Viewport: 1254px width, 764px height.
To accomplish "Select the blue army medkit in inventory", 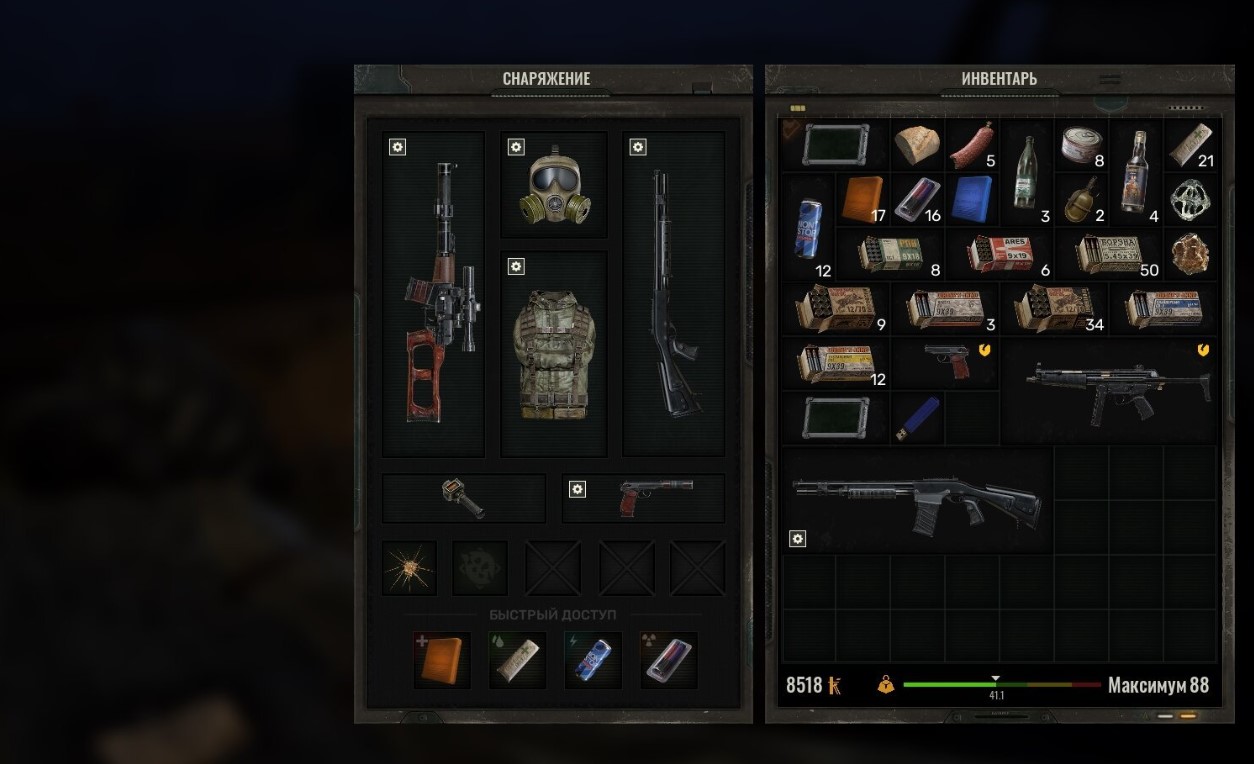I will 972,198.
